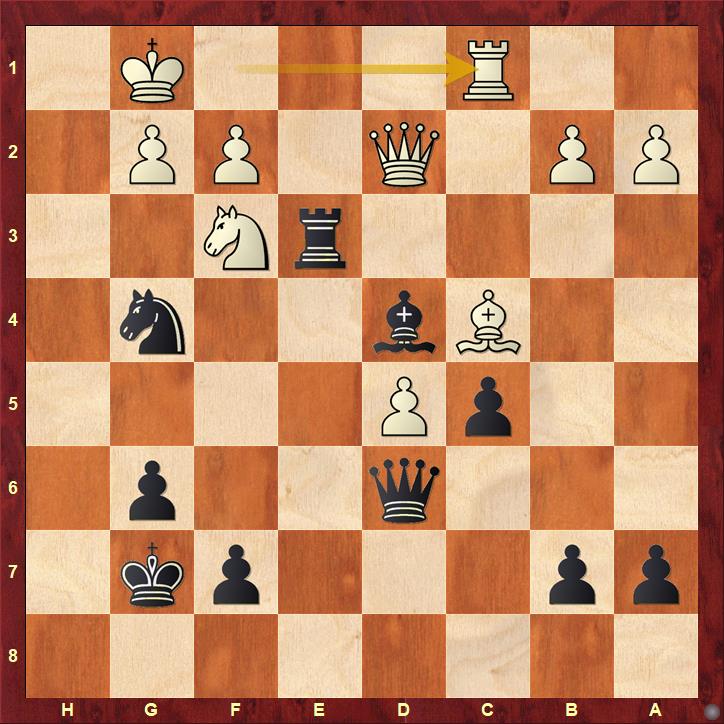Image resolution: width=724 pixels, height=724 pixels.
Task: Select the black pawn on a7
Action: tap(657, 575)
